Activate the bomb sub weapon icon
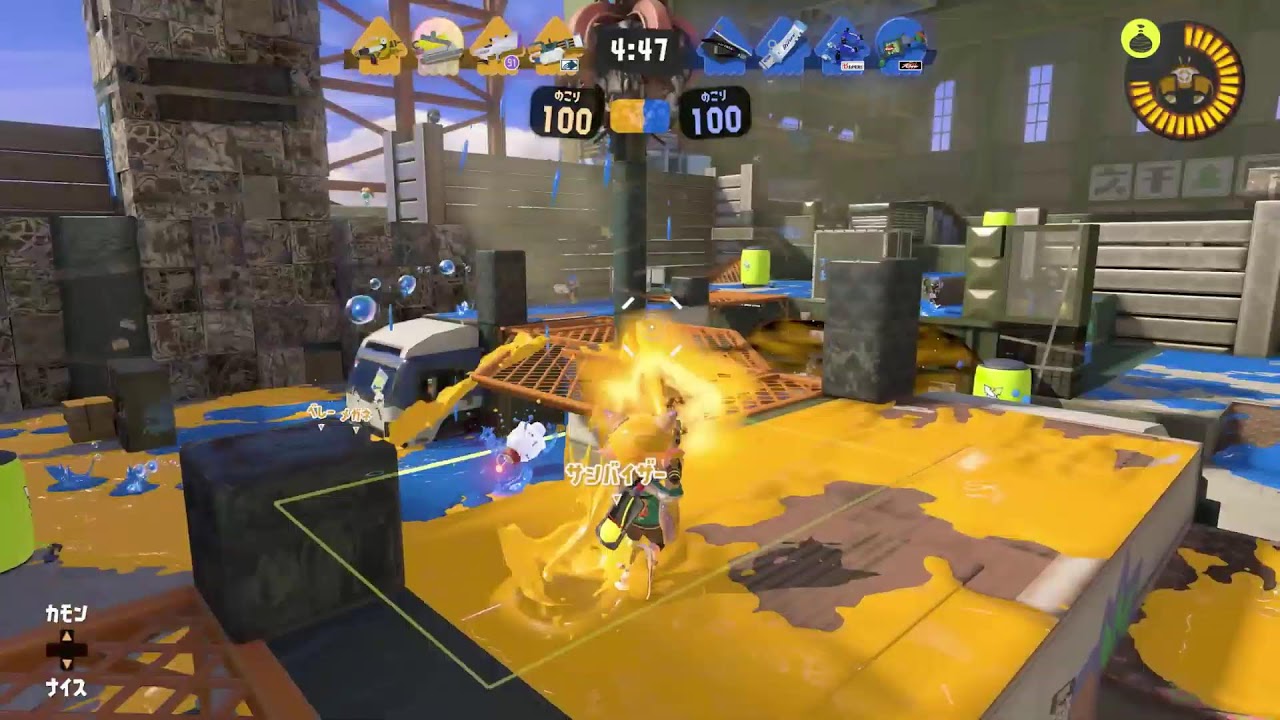The image size is (1280, 720). coord(1140,39)
